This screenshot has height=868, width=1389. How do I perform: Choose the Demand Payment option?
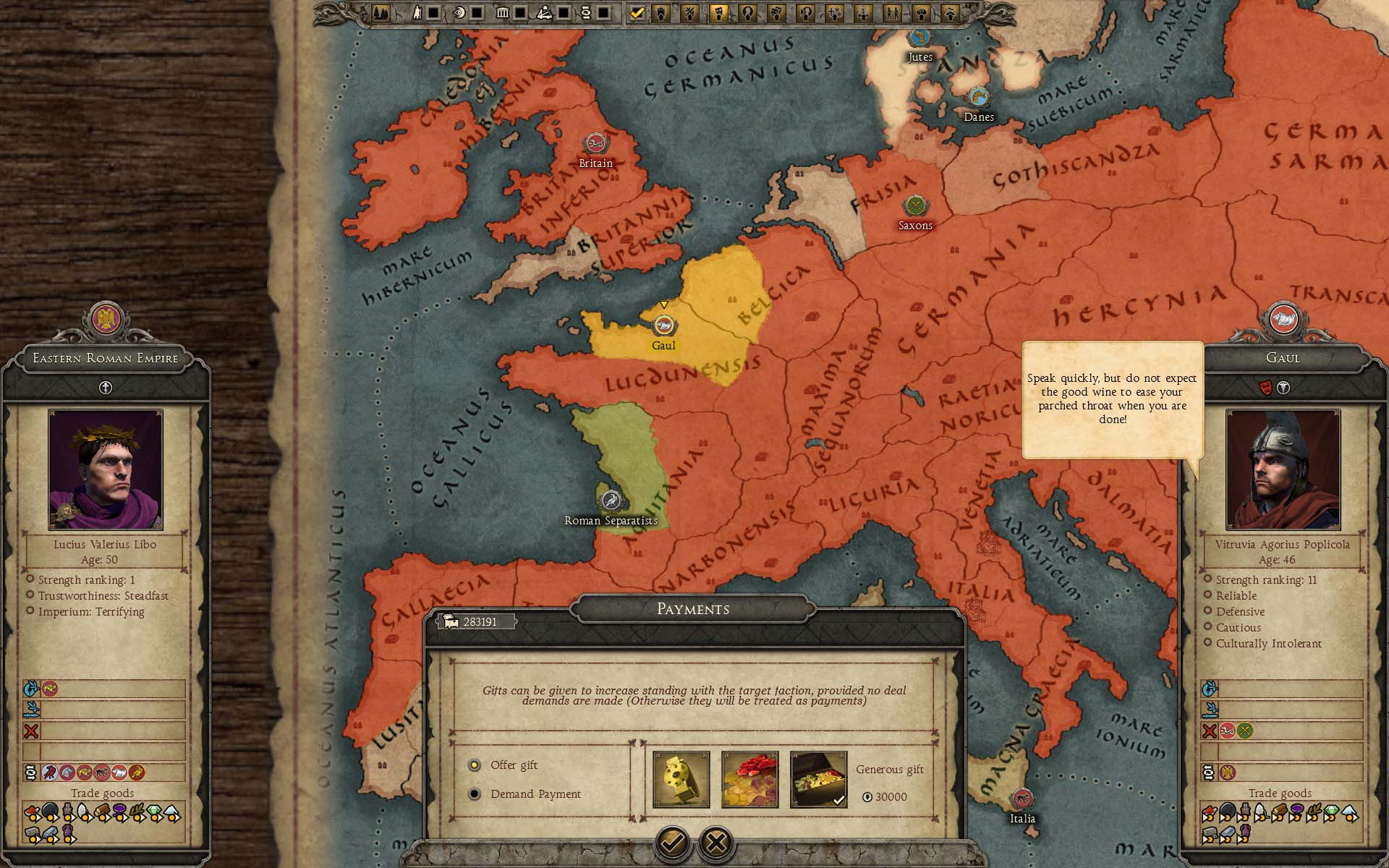pyautogui.click(x=475, y=794)
